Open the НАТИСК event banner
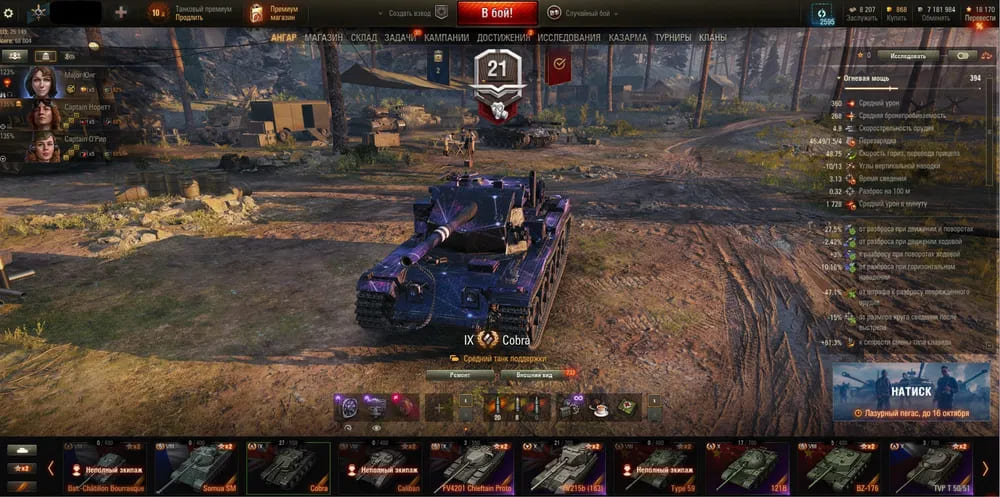This screenshot has width=1000, height=497. pos(911,391)
